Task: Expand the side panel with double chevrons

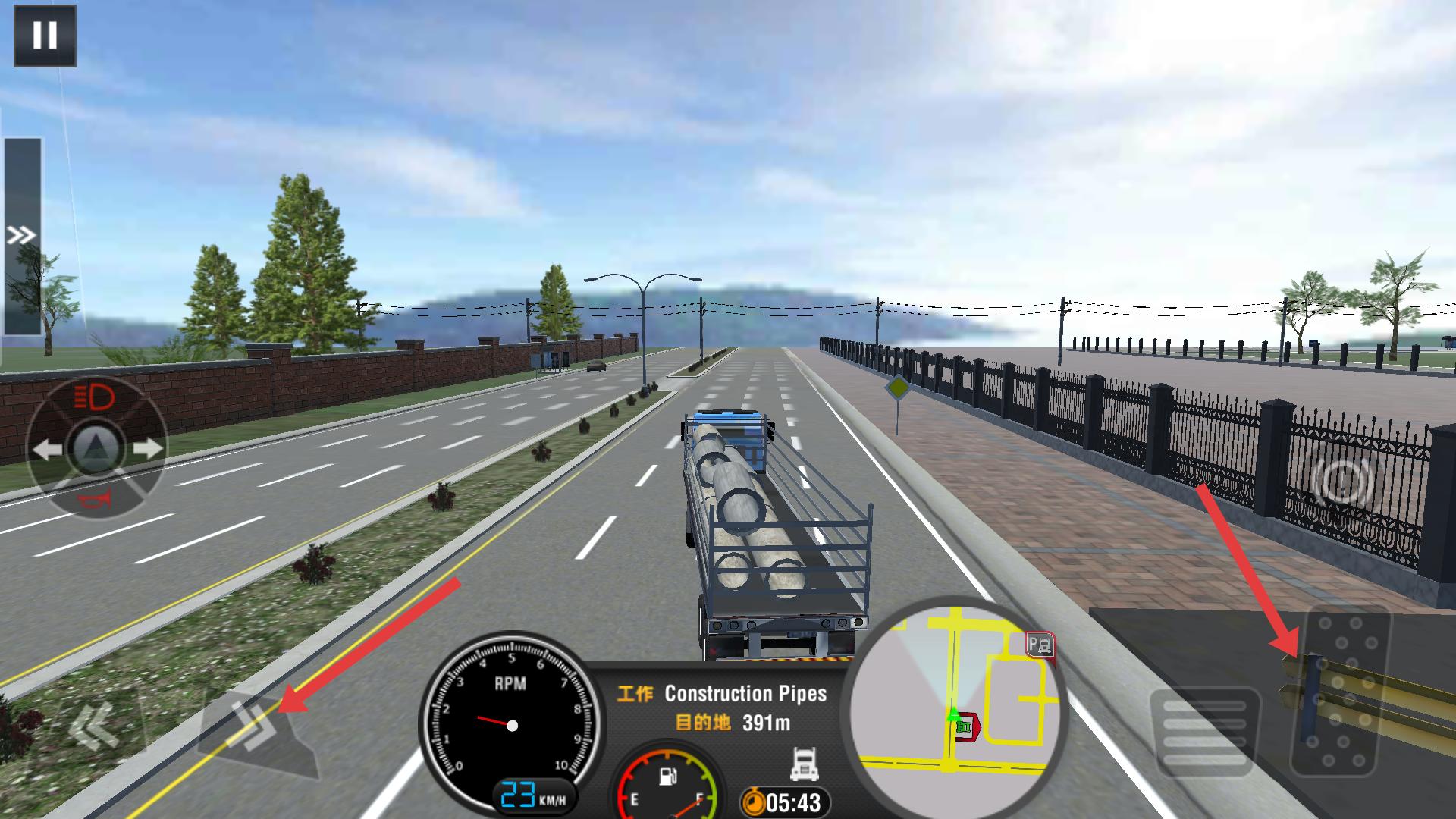Action: click(x=22, y=236)
